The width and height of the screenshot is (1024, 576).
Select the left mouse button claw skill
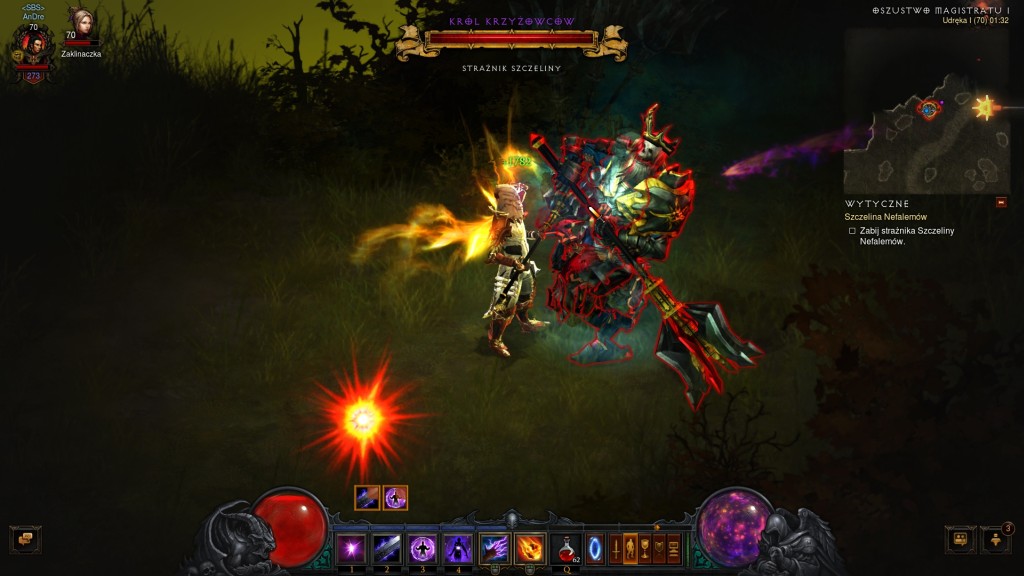tap(494, 549)
